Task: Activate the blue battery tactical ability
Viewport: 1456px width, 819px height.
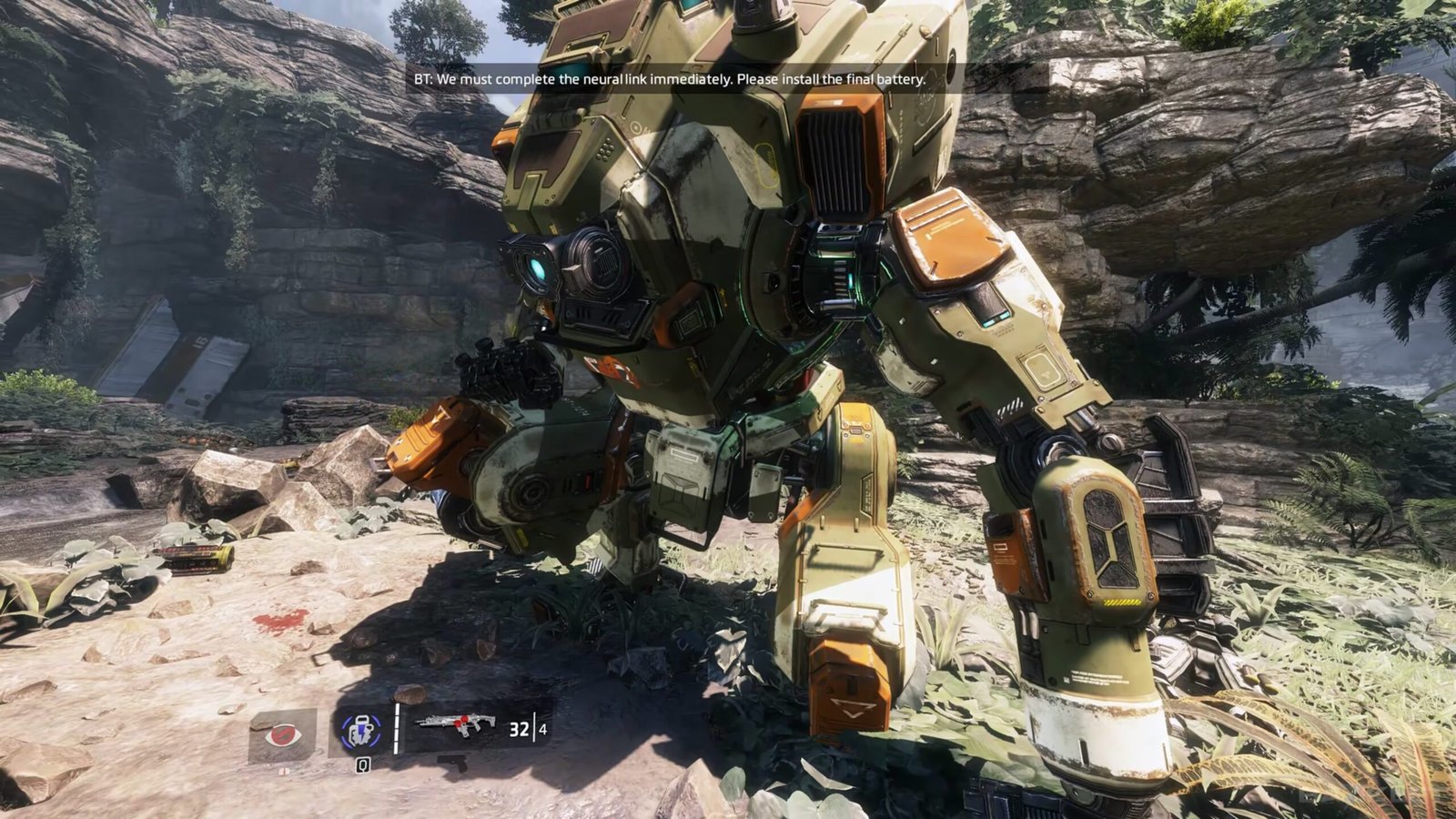Action: tap(361, 731)
